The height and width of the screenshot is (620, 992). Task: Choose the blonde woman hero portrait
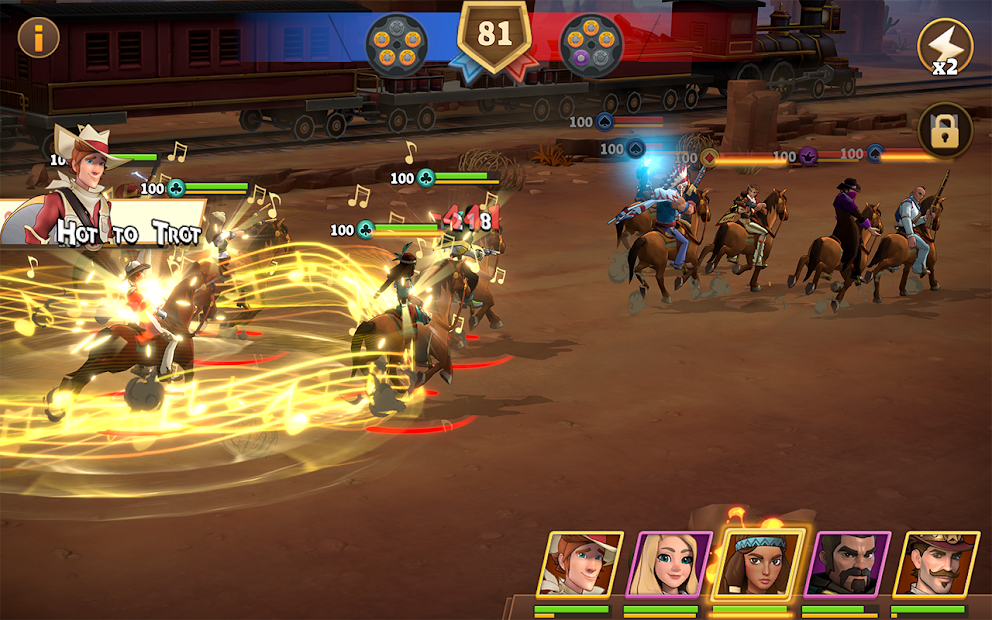(x=668, y=565)
